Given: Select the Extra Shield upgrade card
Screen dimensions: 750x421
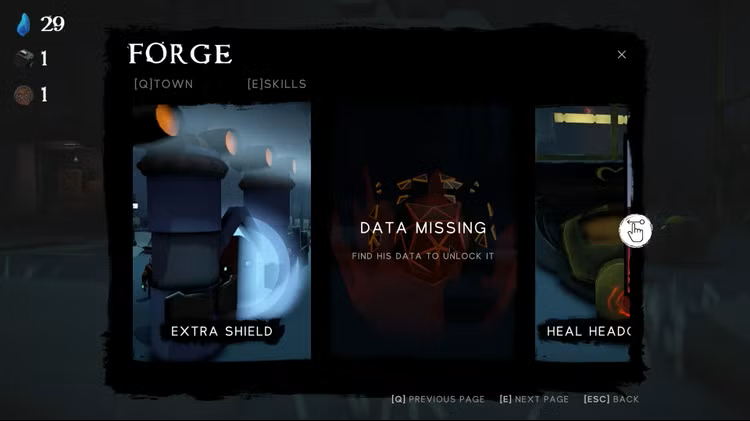Looking at the screenshot, I should (222, 230).
